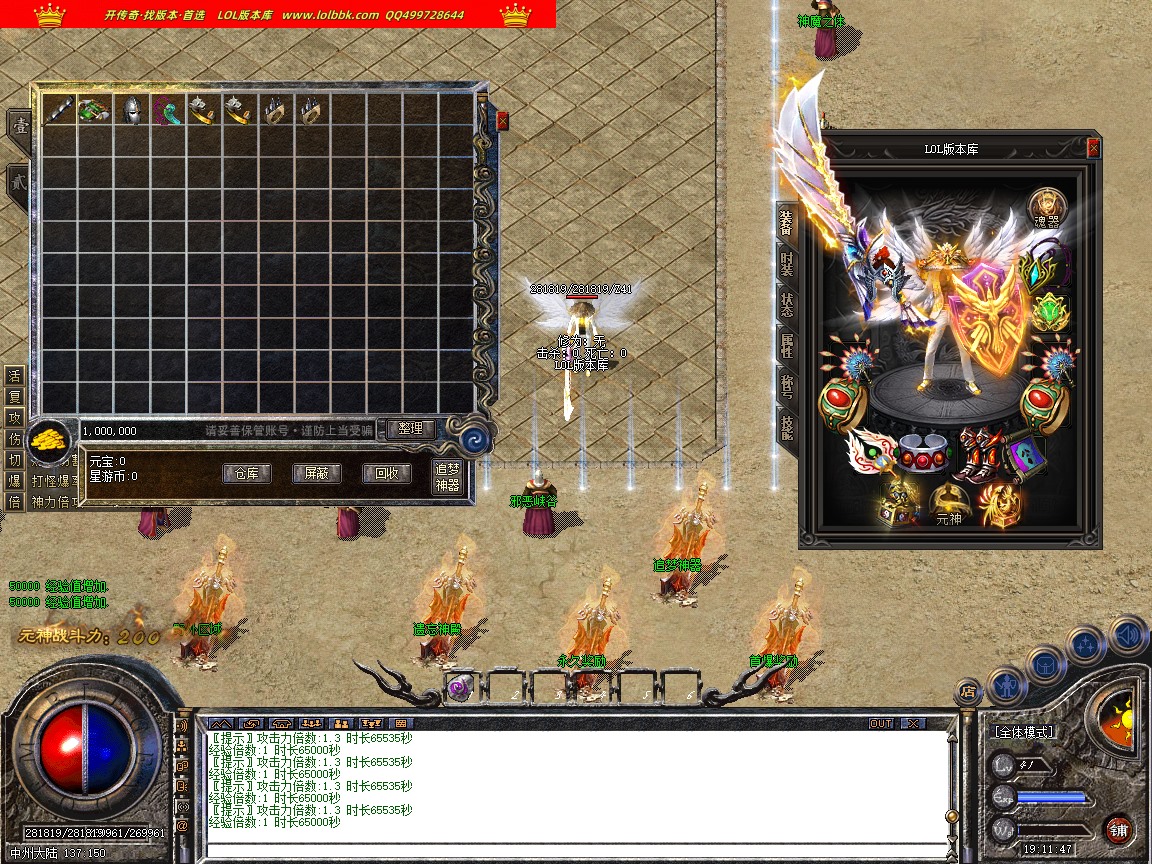This screenshot has height=864, width=1152.
Task: Click the 屏蔽 button
Action: coord(316,474)
